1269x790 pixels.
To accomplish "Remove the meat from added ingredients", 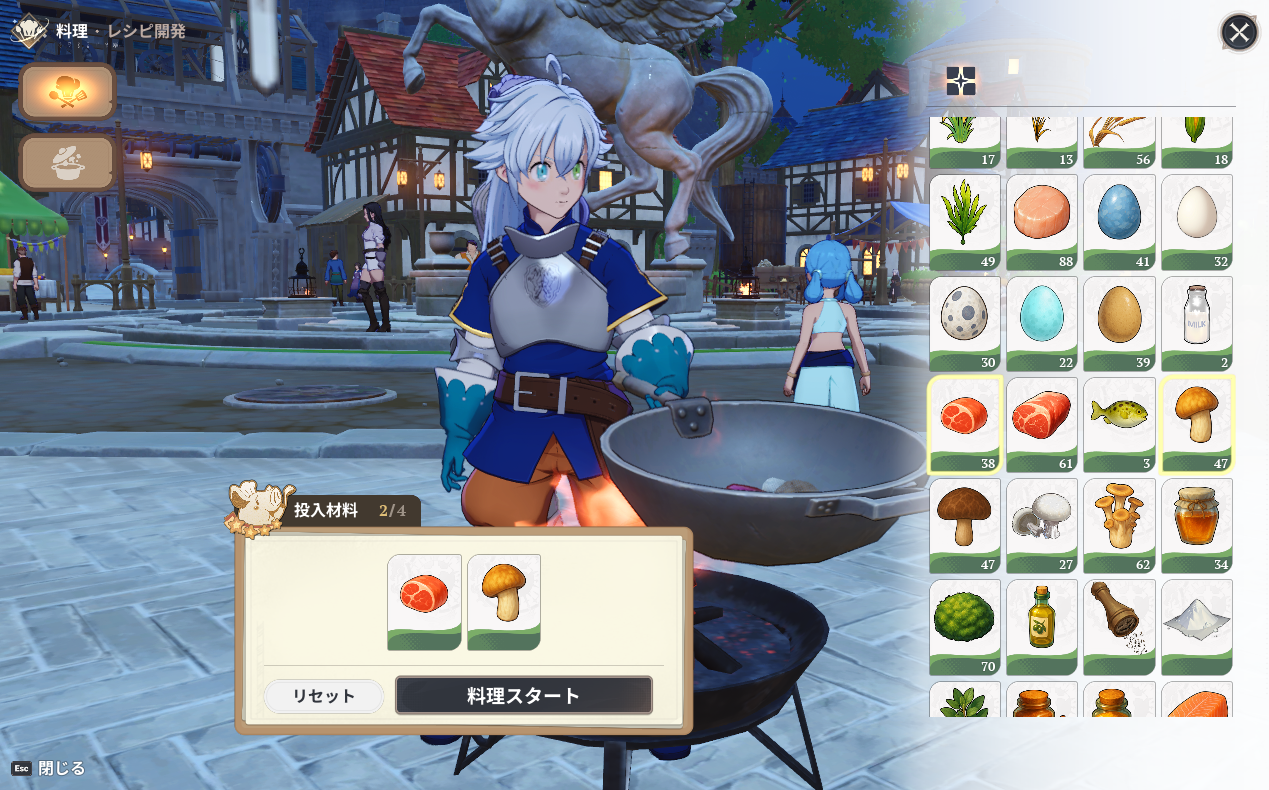I will 424,602.
